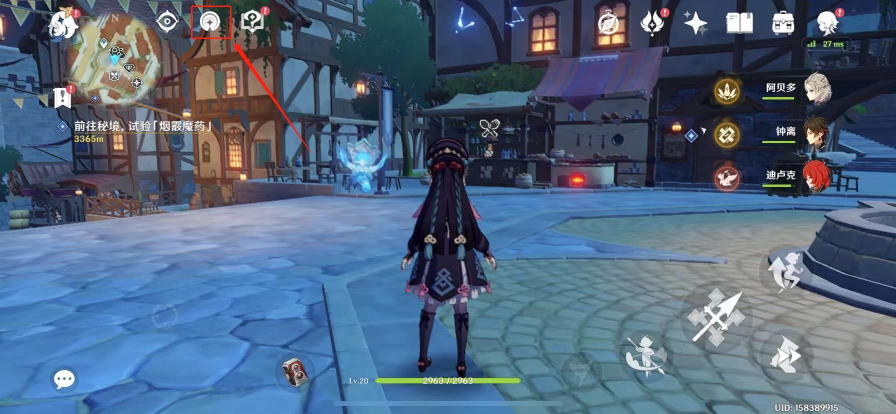896x414 pixels.
Task: Select the tracked quest 前往秘境 objective
Action: tap(145, 128)
